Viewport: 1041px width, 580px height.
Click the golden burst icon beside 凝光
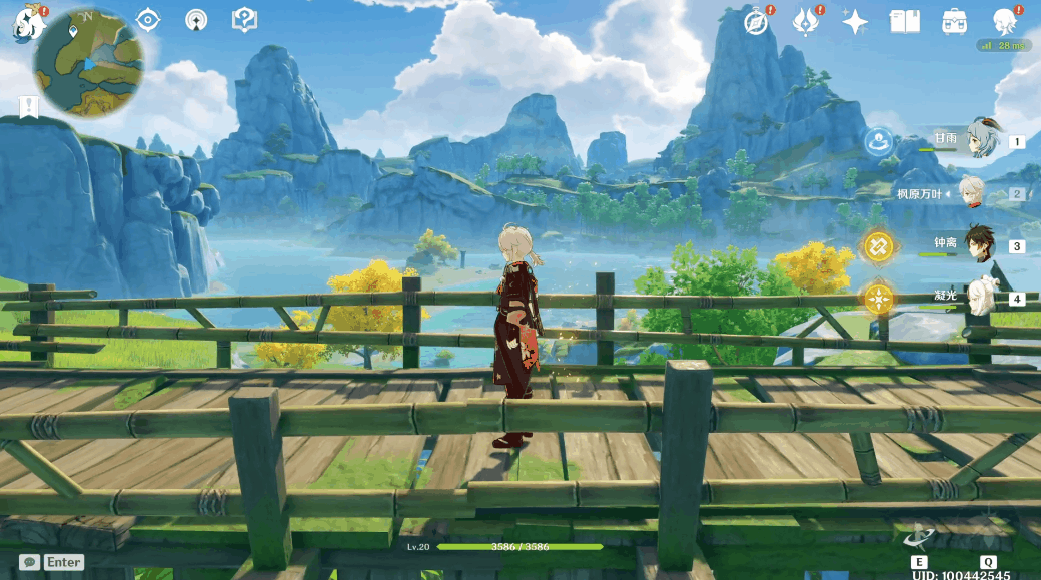click(878, 298)
